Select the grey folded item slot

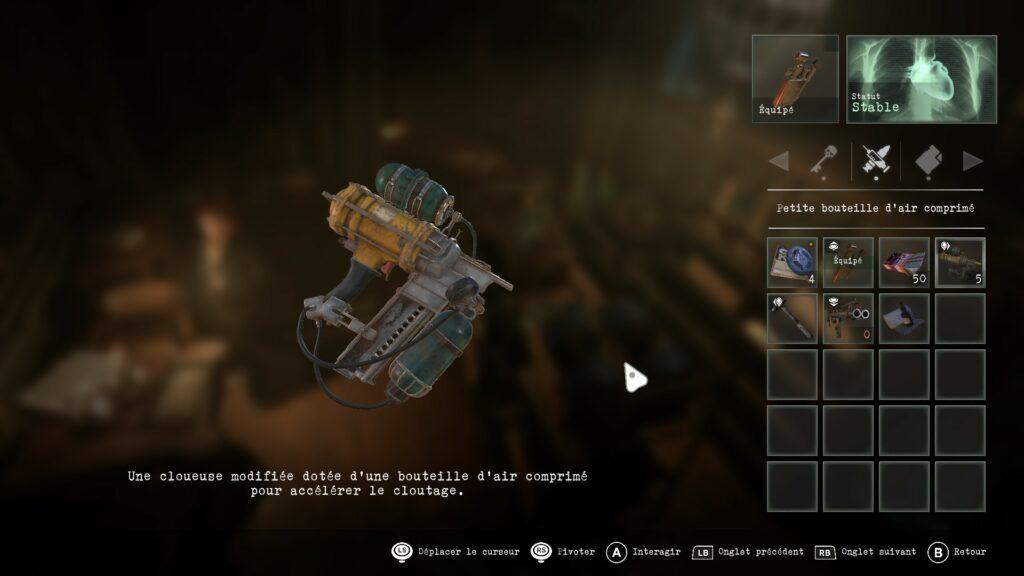(x=904, y=318)
